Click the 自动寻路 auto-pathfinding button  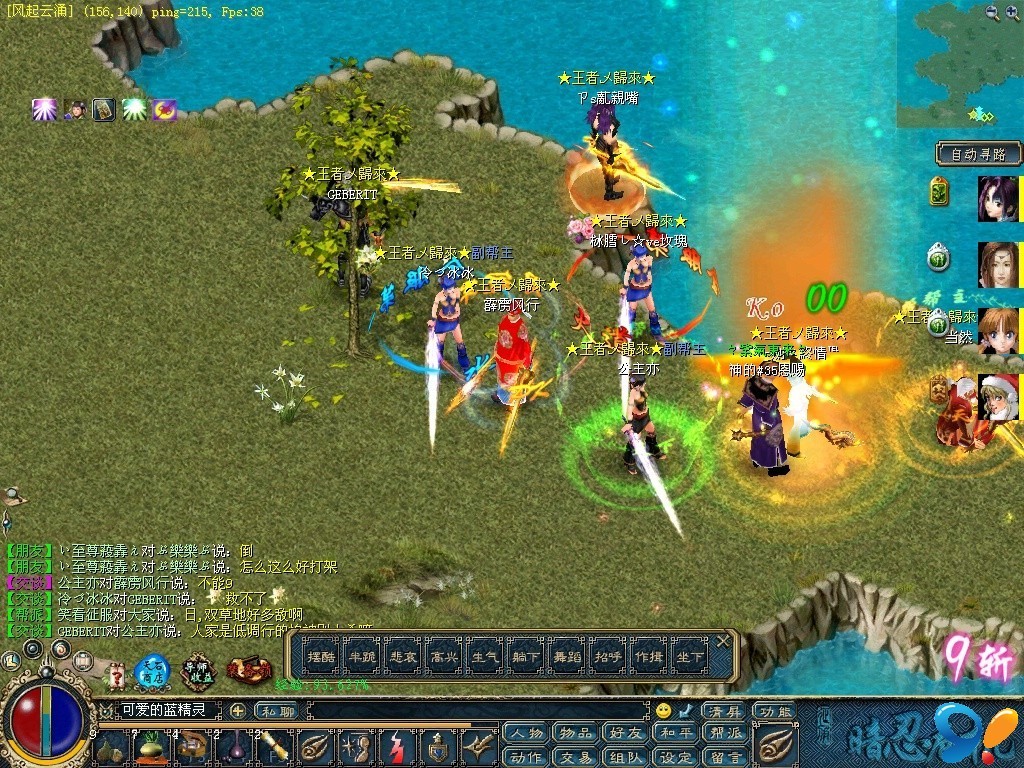[978, 154]
